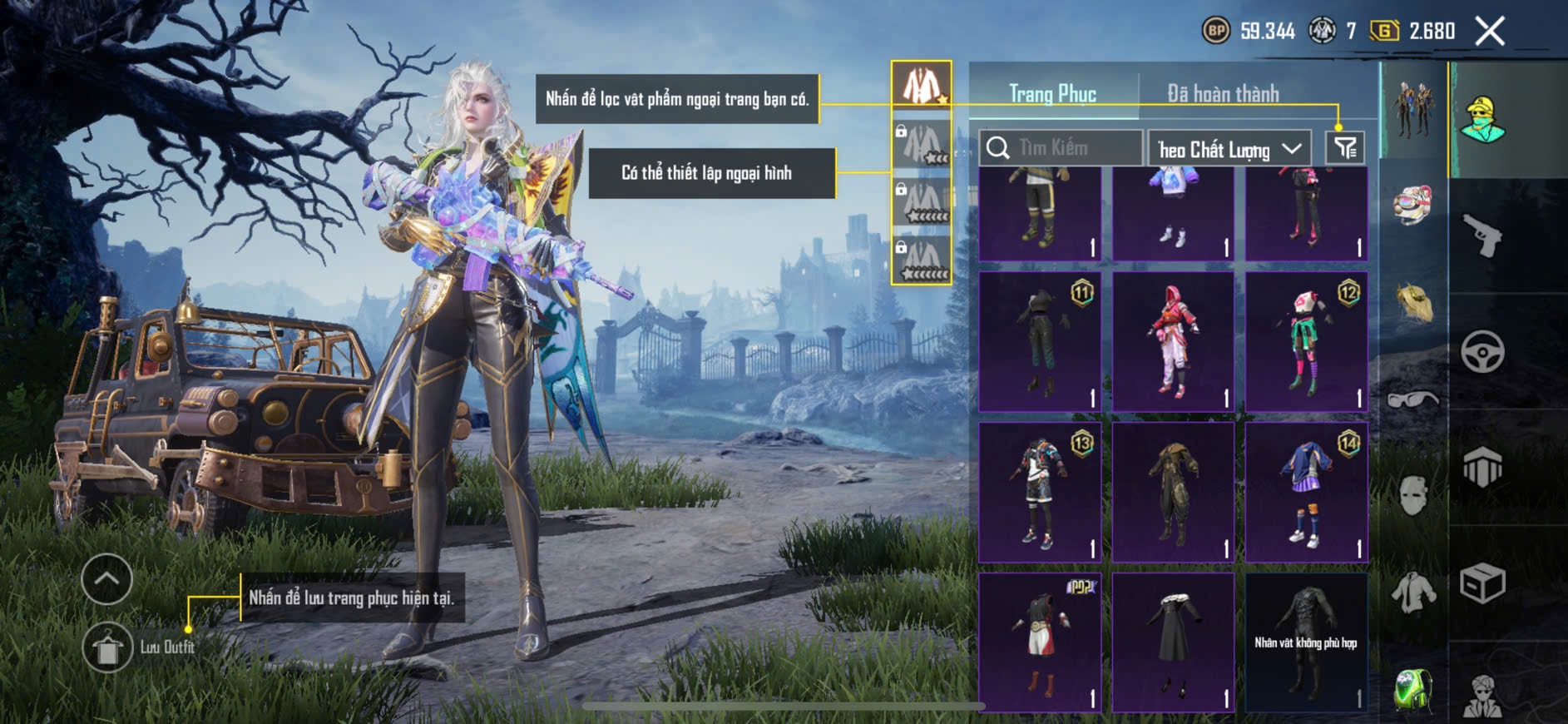Select the Trang Phục tab
1568x724 pixels.
pyautogui.click(x=1052, y=94)
